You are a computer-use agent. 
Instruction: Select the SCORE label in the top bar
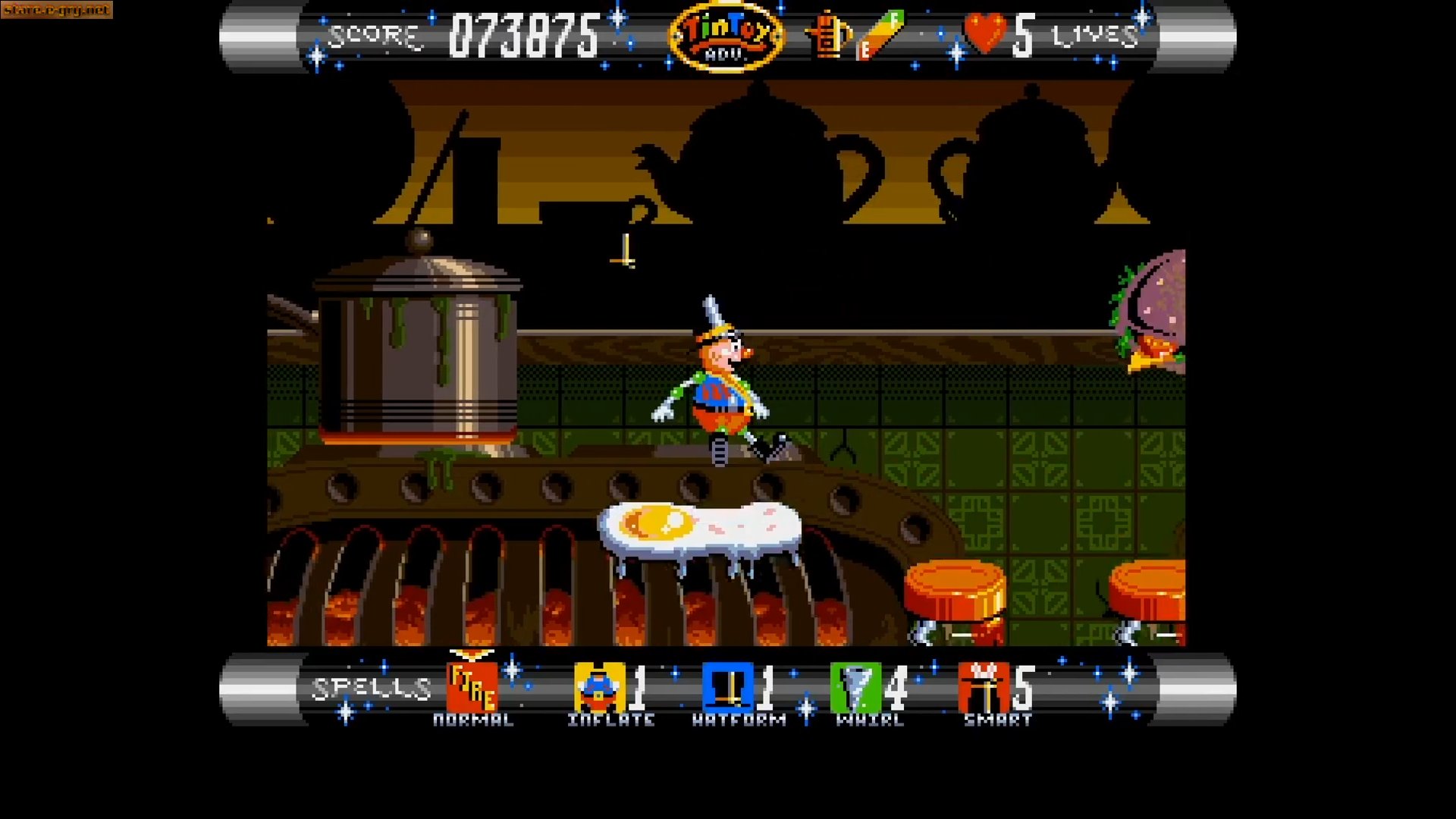click(x=373, y=34)
